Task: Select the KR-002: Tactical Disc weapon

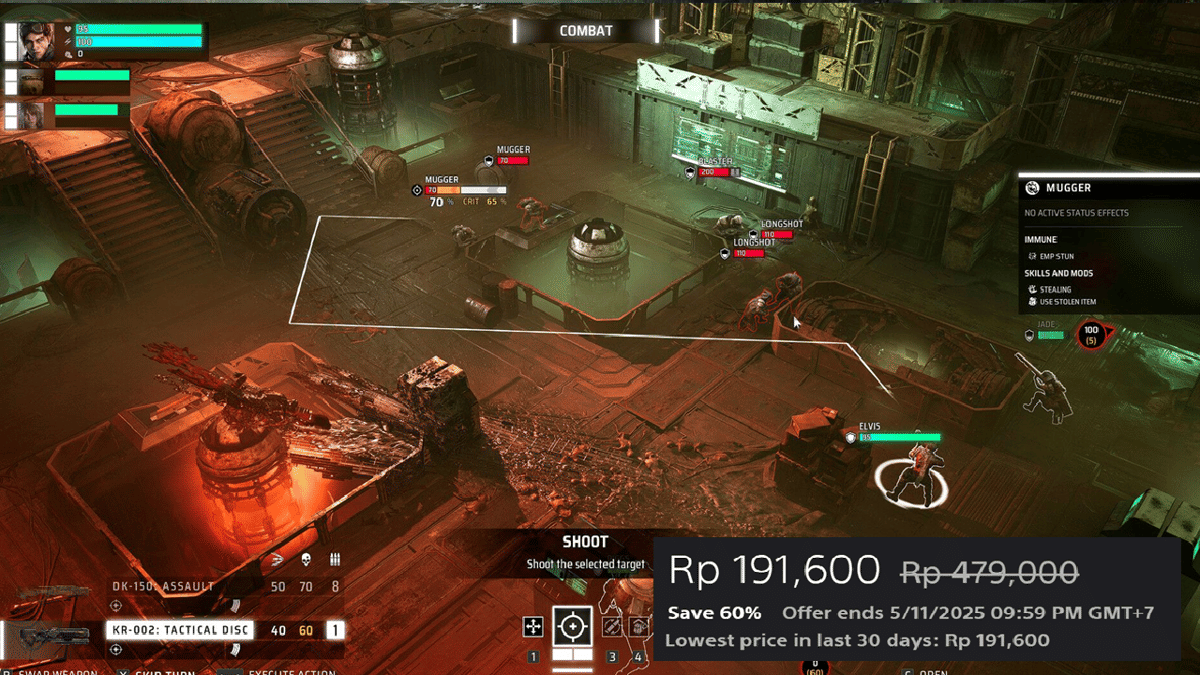Action: 179,630
